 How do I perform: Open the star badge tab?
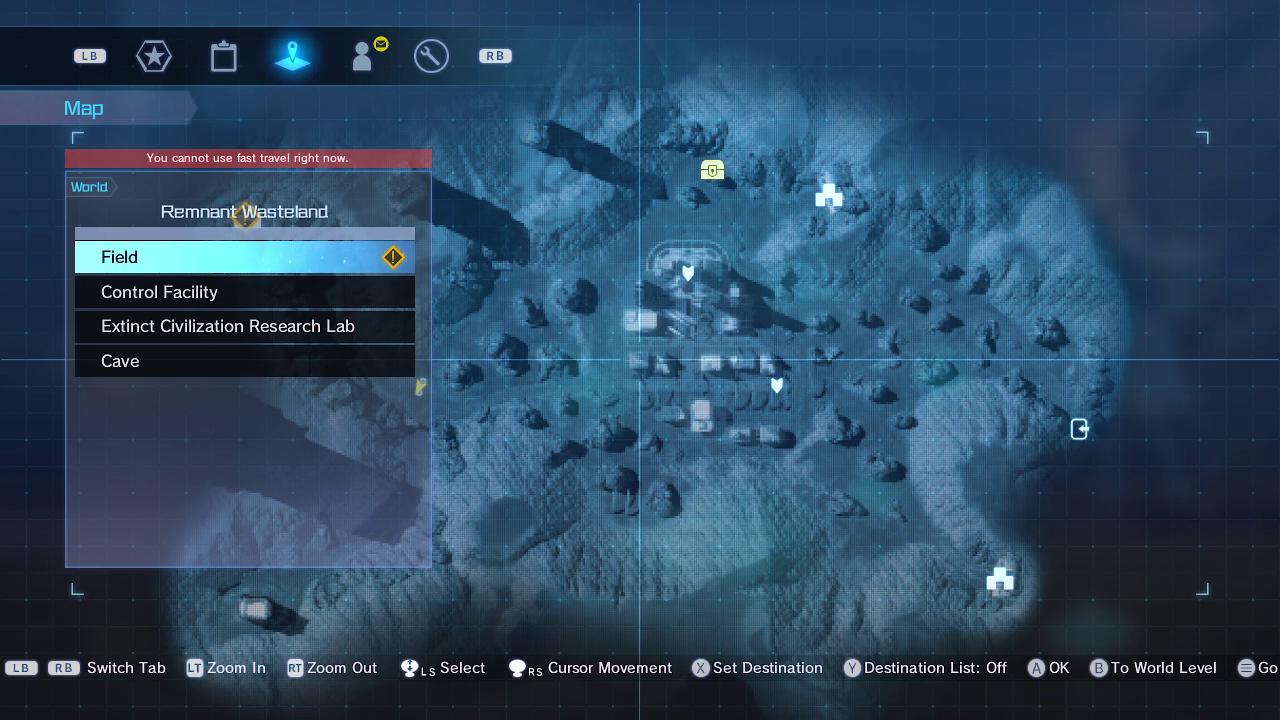(154, 56)
